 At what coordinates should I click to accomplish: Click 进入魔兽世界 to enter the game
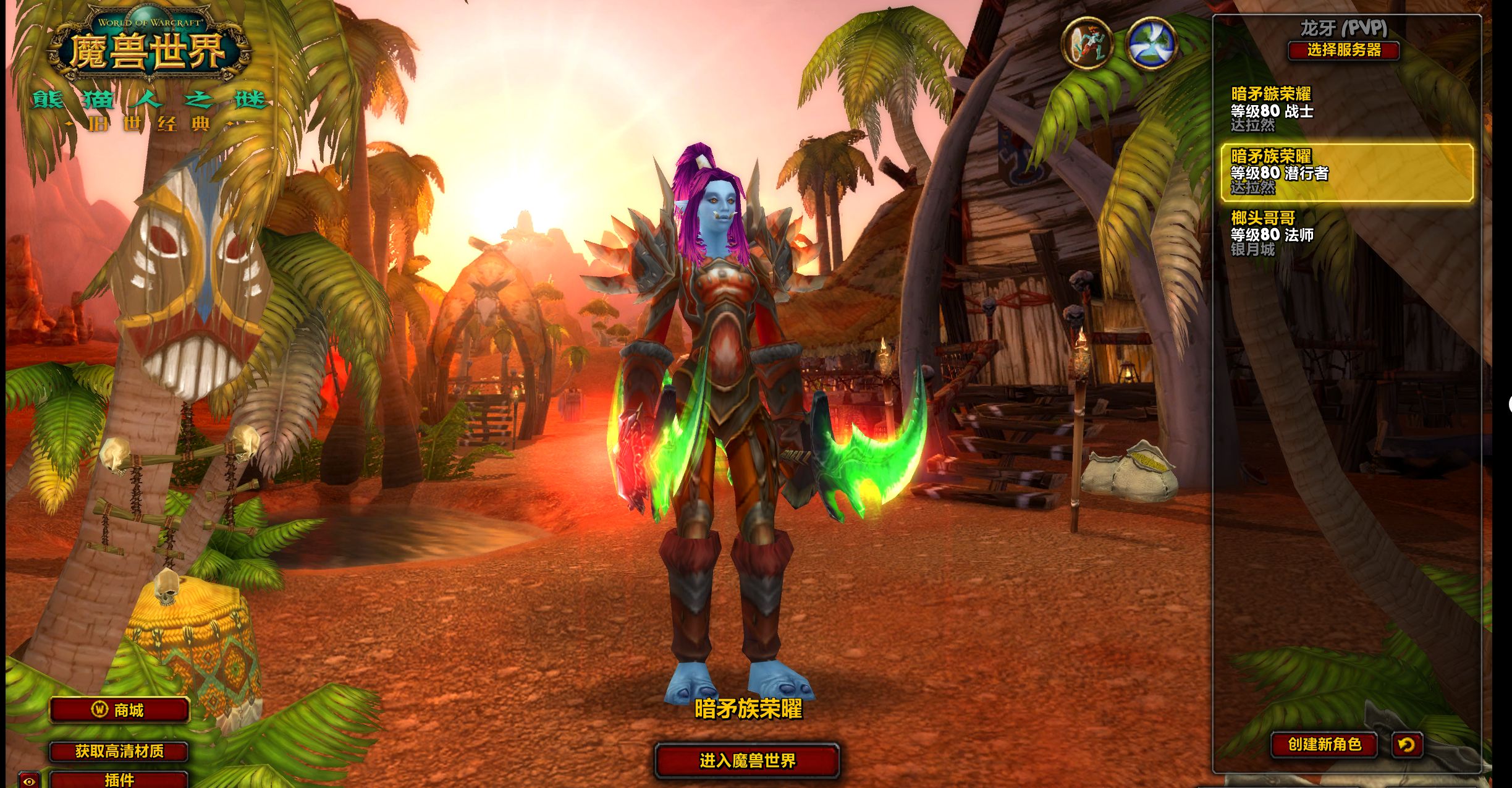(747, 760)
